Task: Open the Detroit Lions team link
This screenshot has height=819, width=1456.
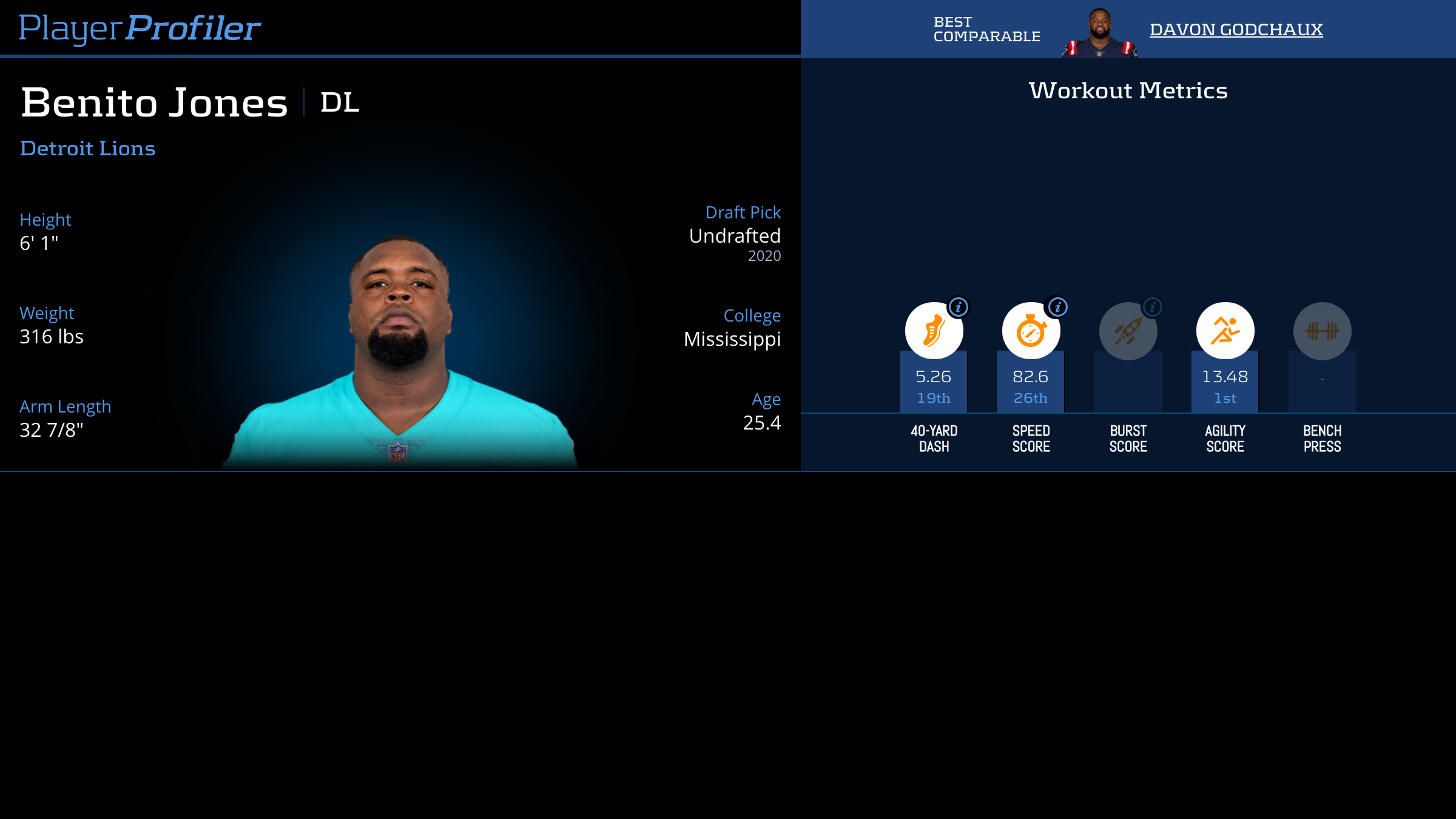Action: (x=88, y=149)
